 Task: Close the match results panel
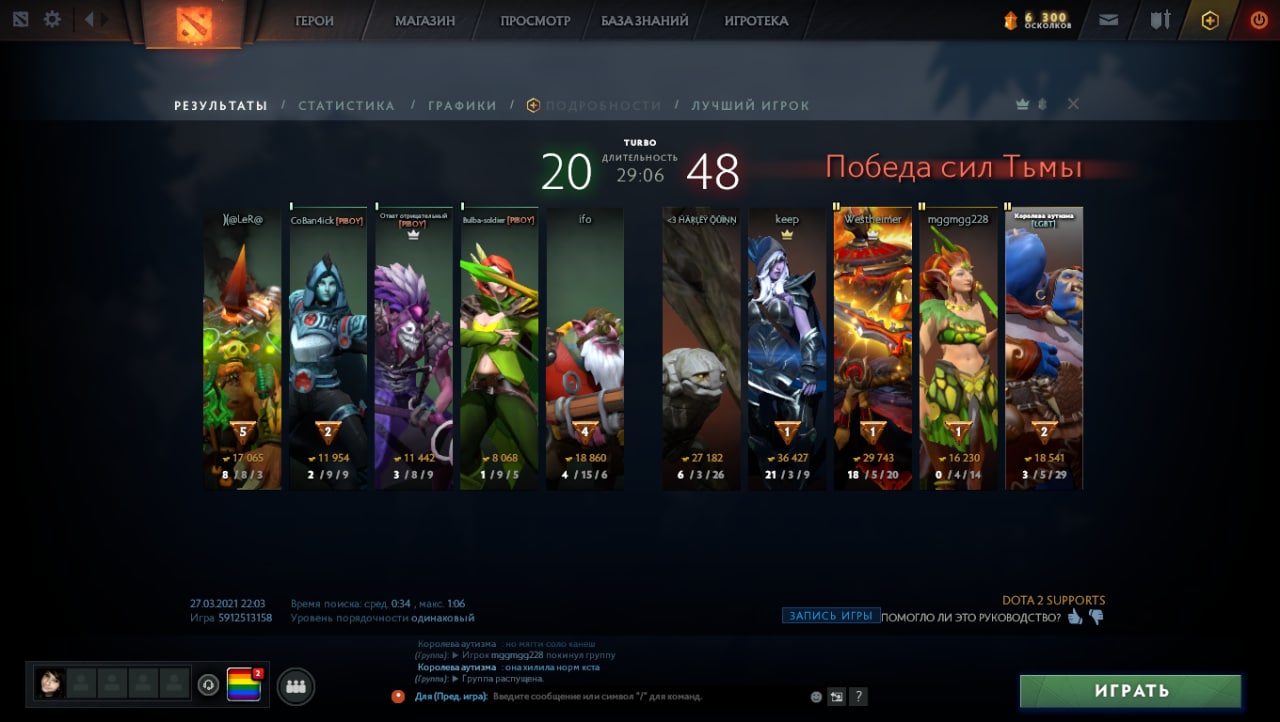tap(1073, 104)
